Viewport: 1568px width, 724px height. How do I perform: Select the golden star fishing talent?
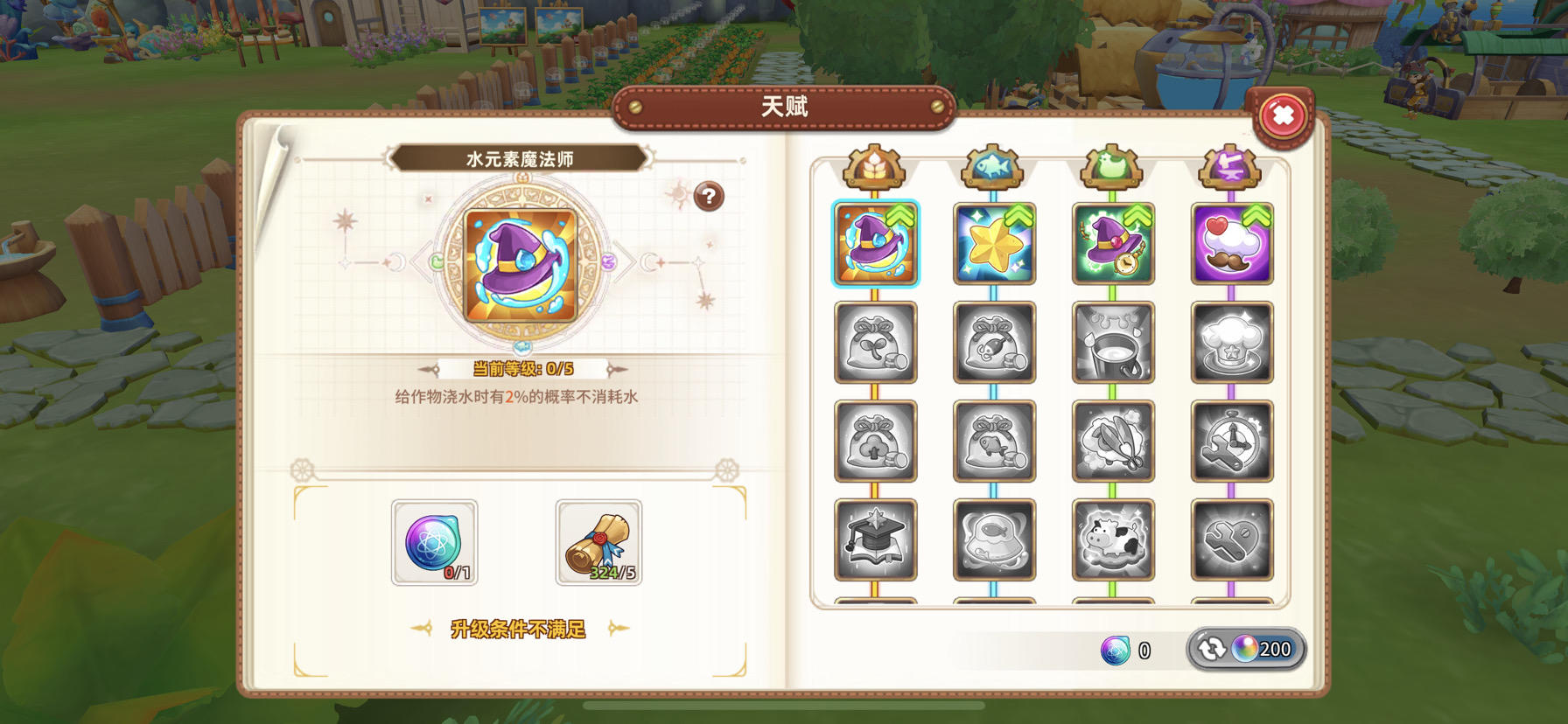tap(994, 245)
